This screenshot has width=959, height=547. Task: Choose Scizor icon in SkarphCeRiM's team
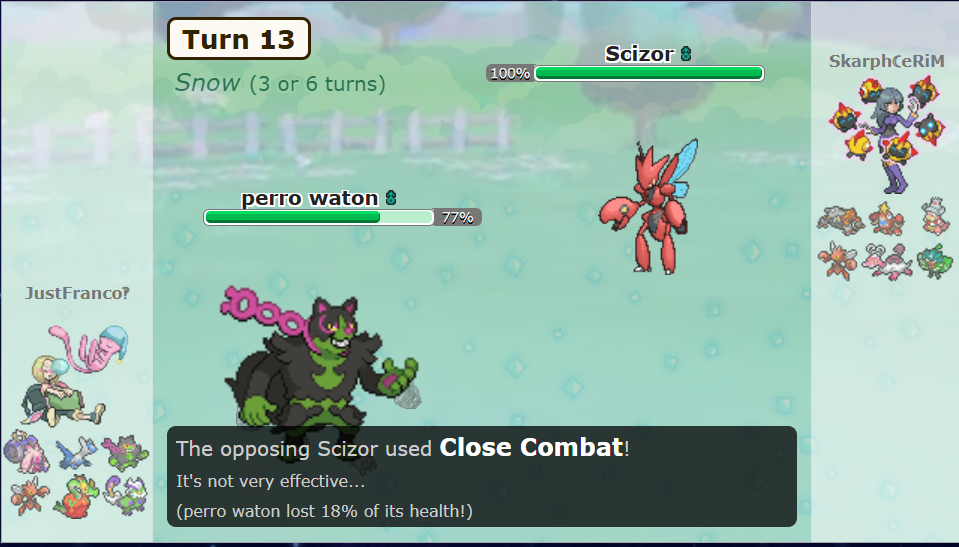[x=836, y=261]
